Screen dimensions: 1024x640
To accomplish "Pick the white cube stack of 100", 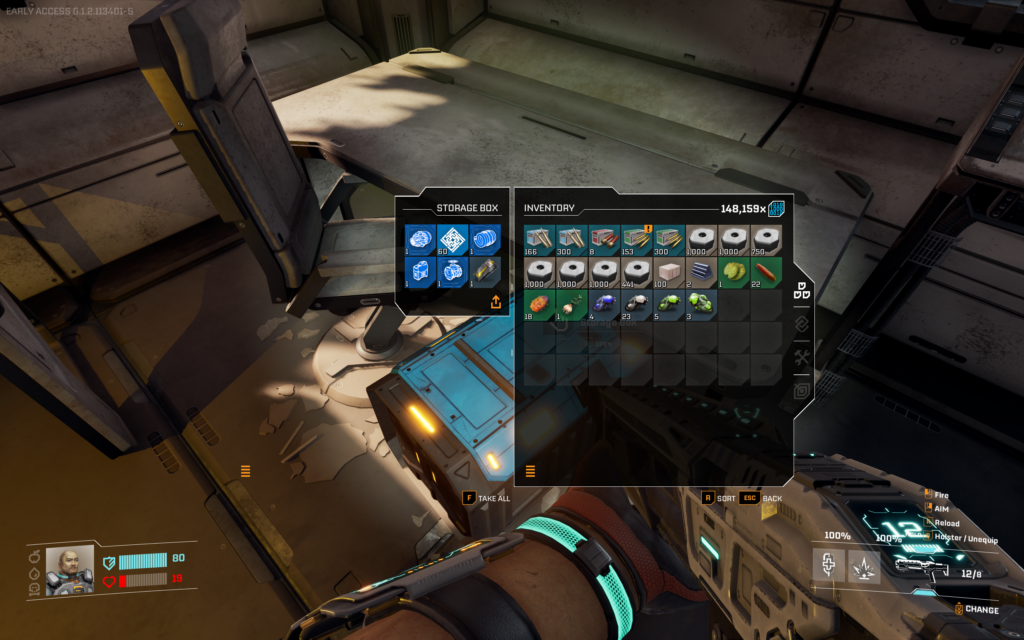I will [x=668, y=272].
